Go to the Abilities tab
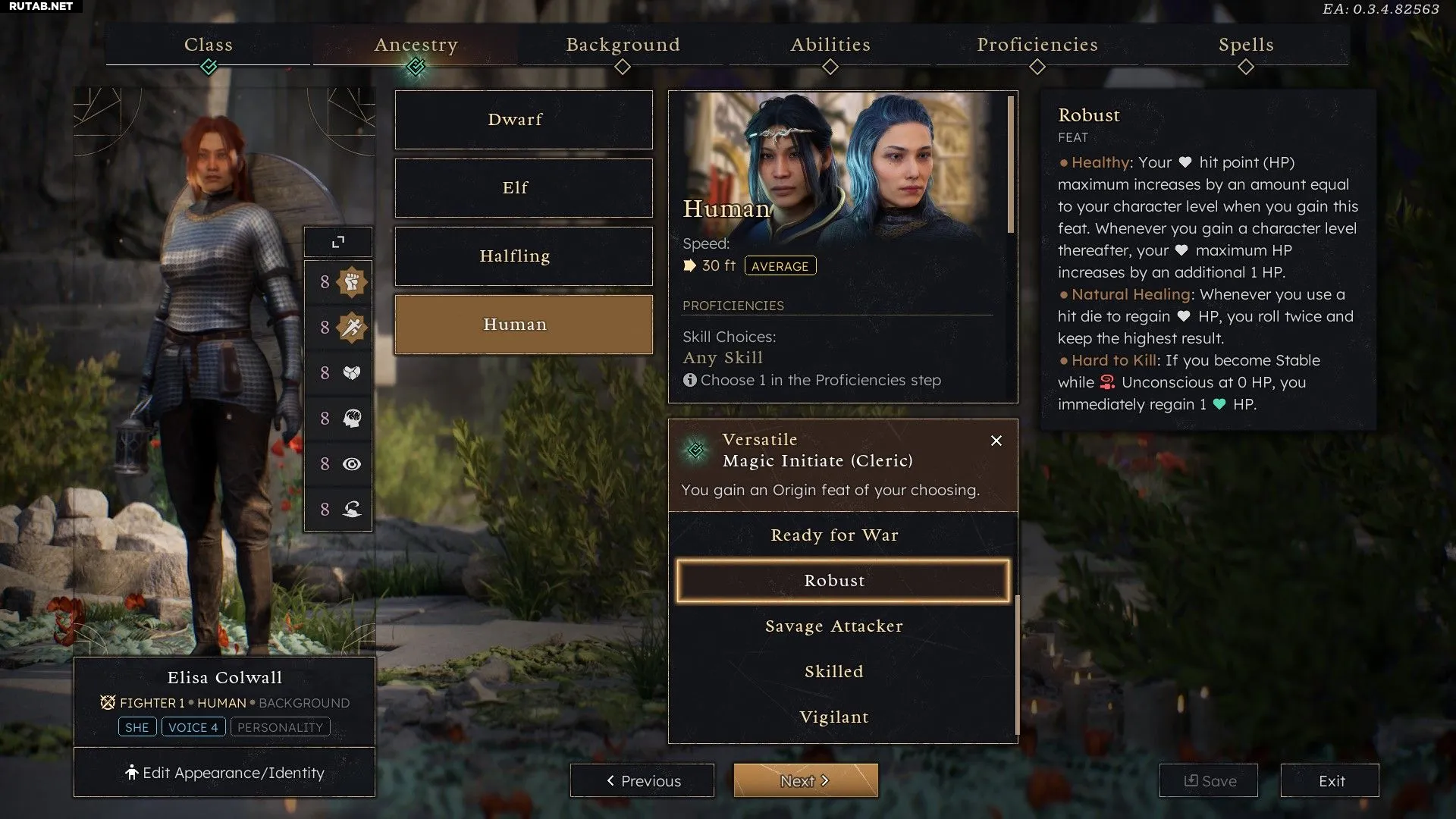Screen dimensions: 1456x819 point(830,45)
